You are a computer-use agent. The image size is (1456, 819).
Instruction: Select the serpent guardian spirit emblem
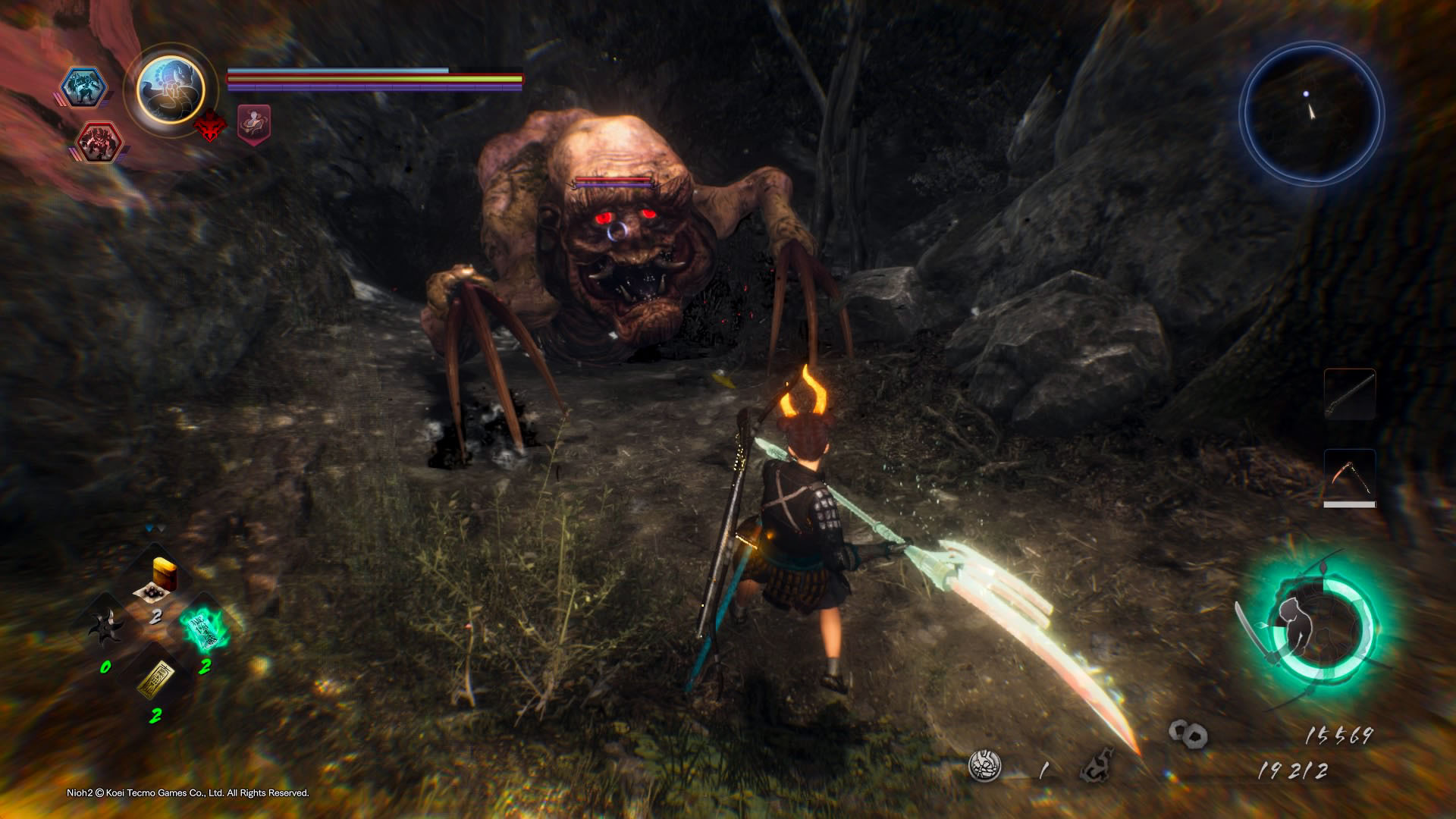point(171,89)
